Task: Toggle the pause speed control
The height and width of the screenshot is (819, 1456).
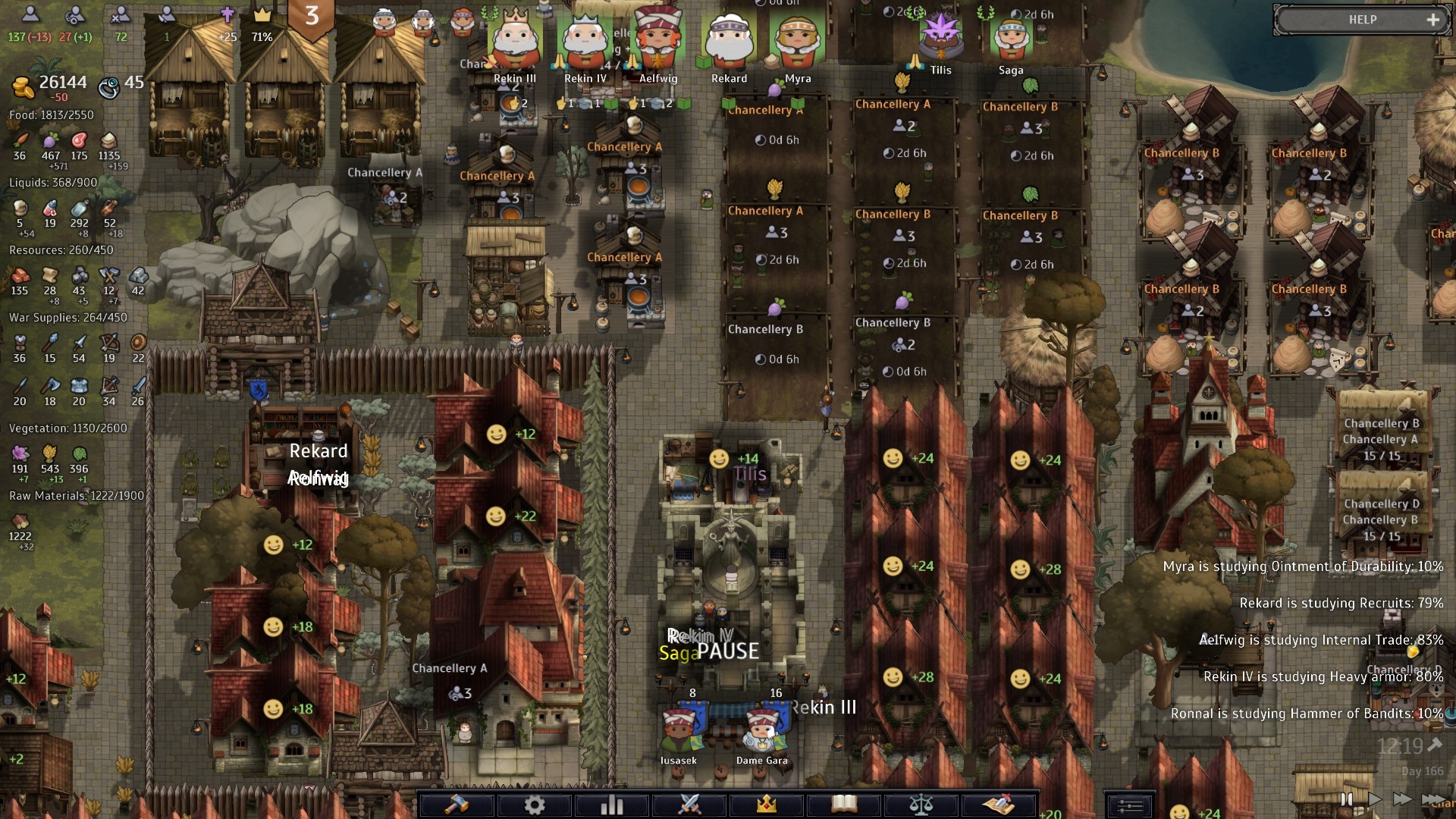Action: 1347,799
